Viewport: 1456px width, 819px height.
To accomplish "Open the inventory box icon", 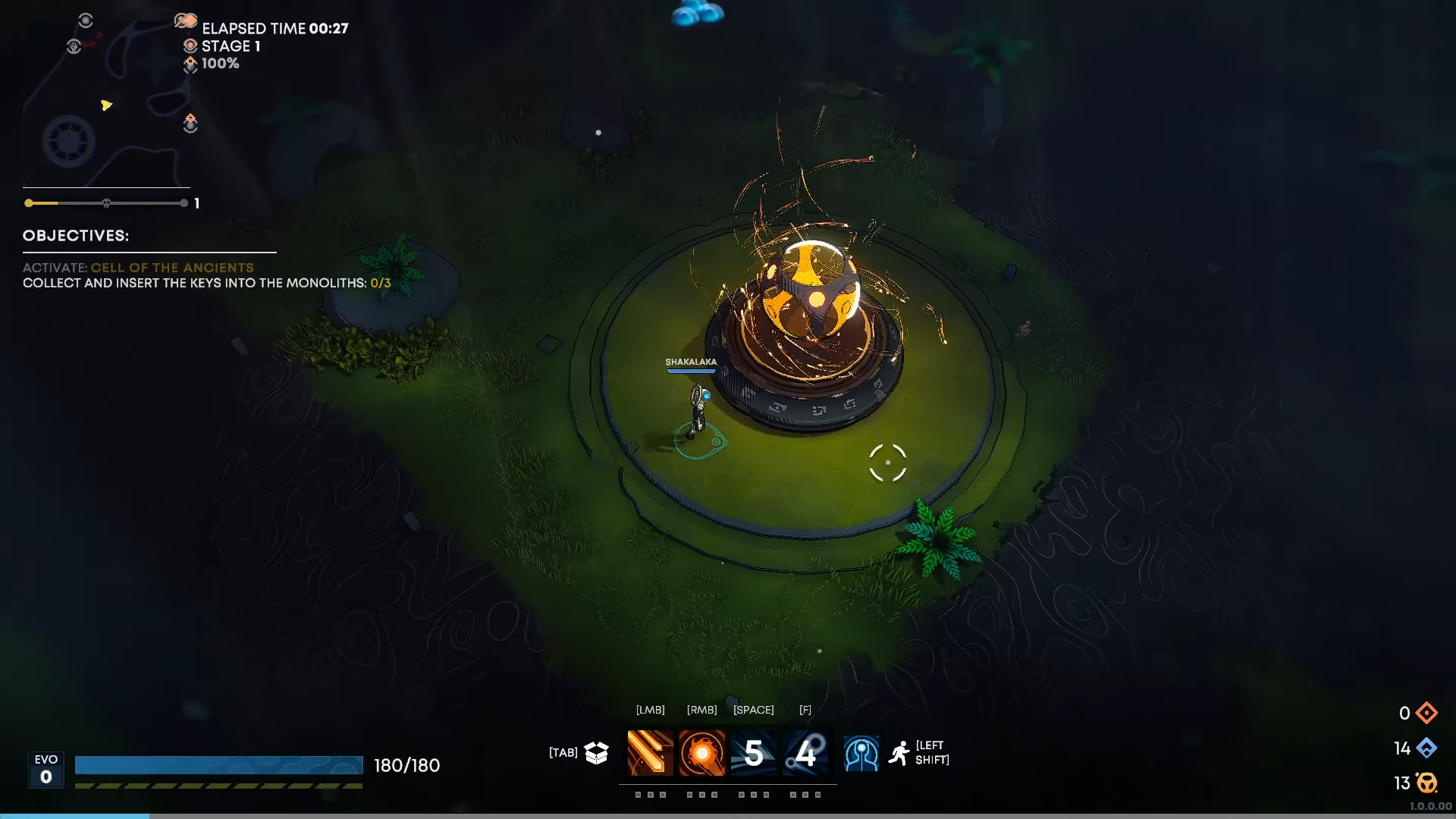I will 597,752.
